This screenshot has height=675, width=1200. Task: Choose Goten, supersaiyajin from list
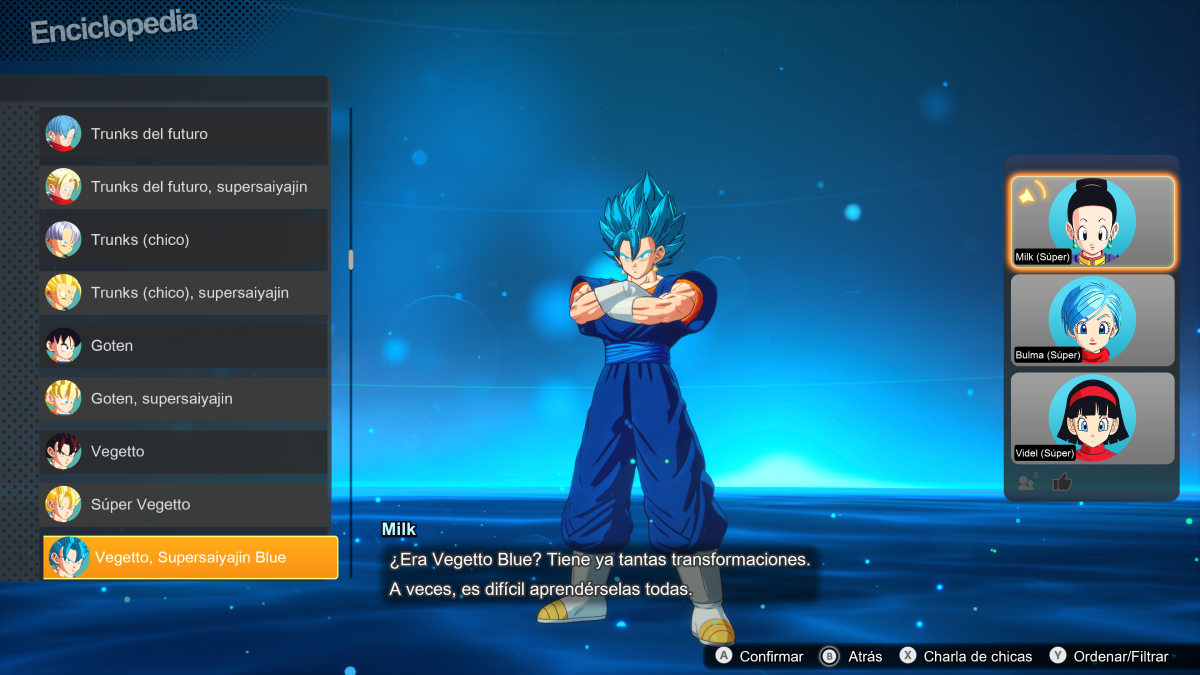[184, 399]
